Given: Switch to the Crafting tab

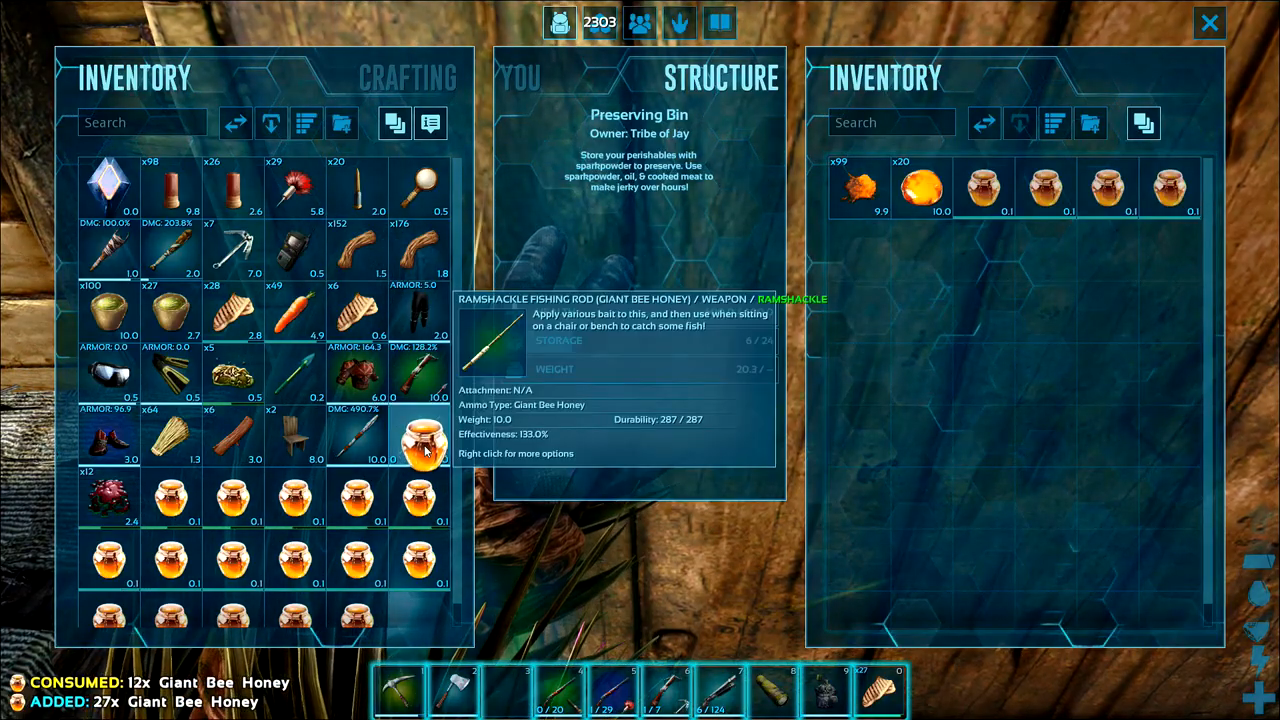Looking at the screenshot, I should pos(407,78).
